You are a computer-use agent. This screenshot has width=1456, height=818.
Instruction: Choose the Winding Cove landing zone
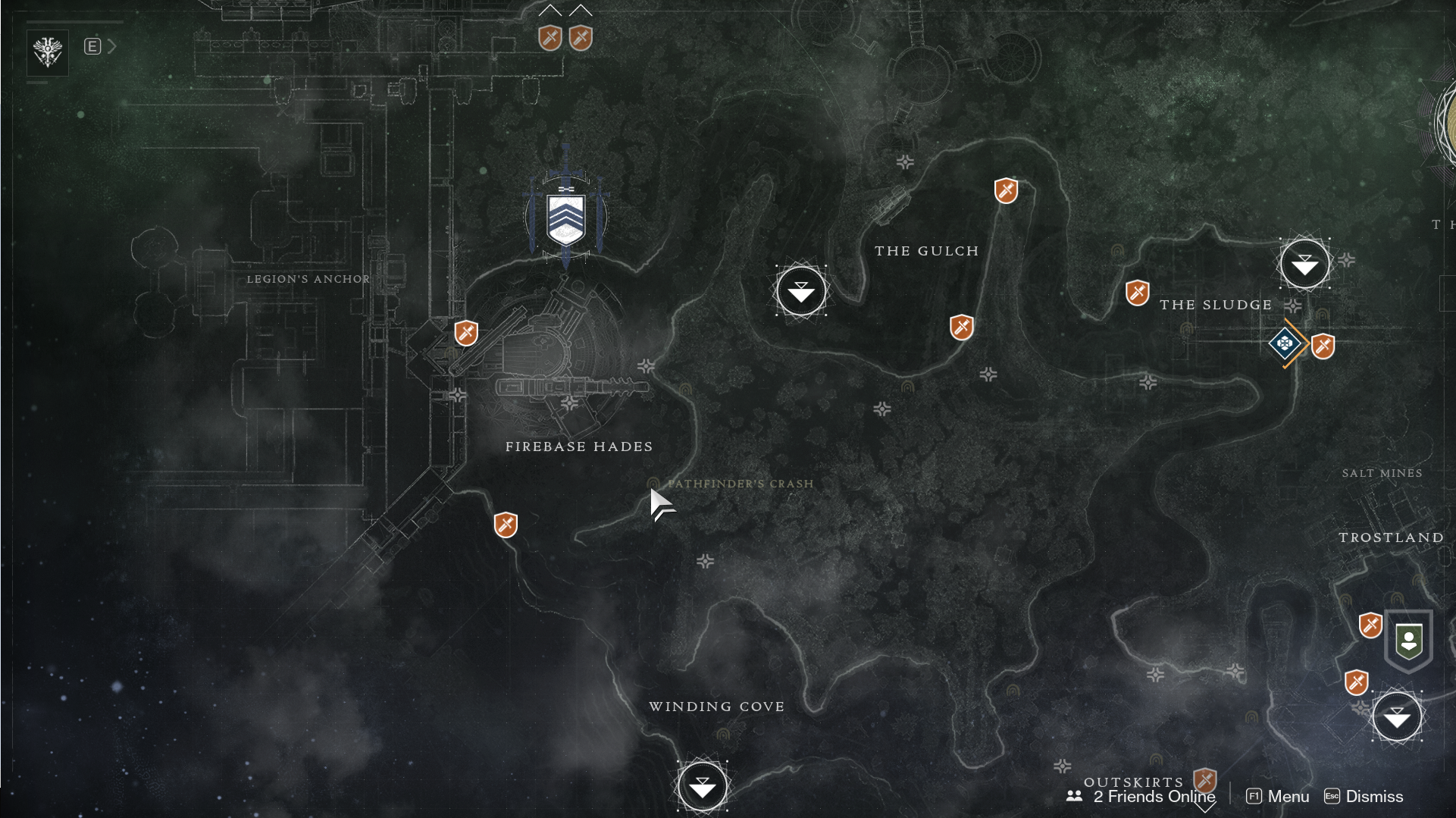coord(703,787)
